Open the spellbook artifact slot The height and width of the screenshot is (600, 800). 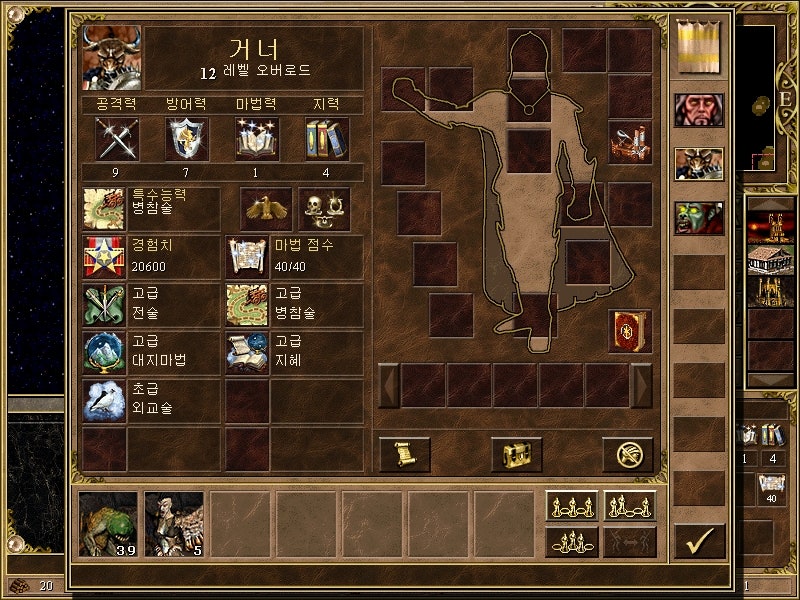click(x=630, y=331)
